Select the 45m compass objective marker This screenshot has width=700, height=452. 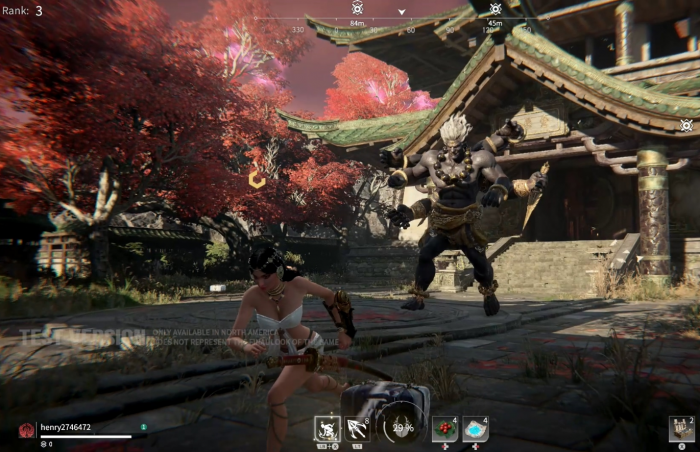pos(495,8)
